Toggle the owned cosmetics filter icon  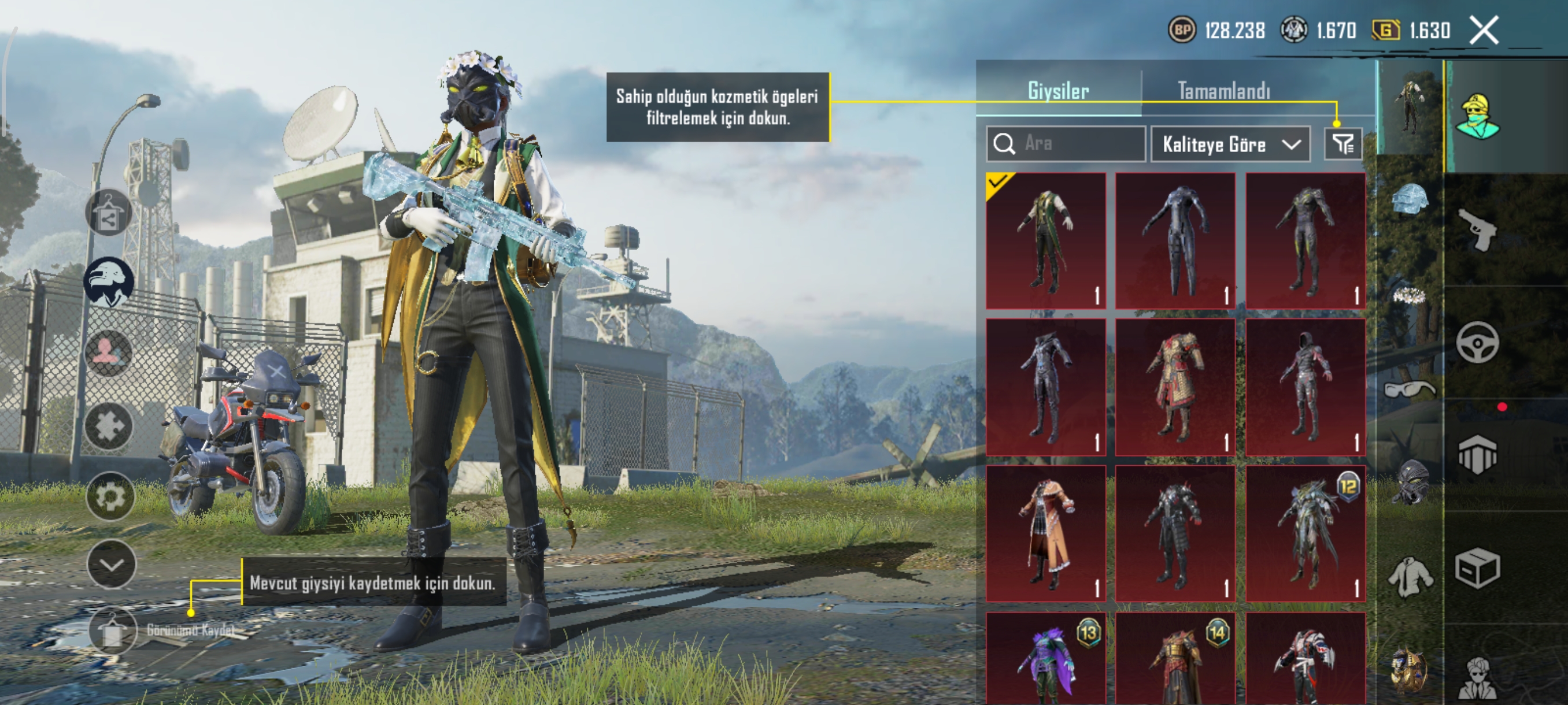[x=1342, y=143]
